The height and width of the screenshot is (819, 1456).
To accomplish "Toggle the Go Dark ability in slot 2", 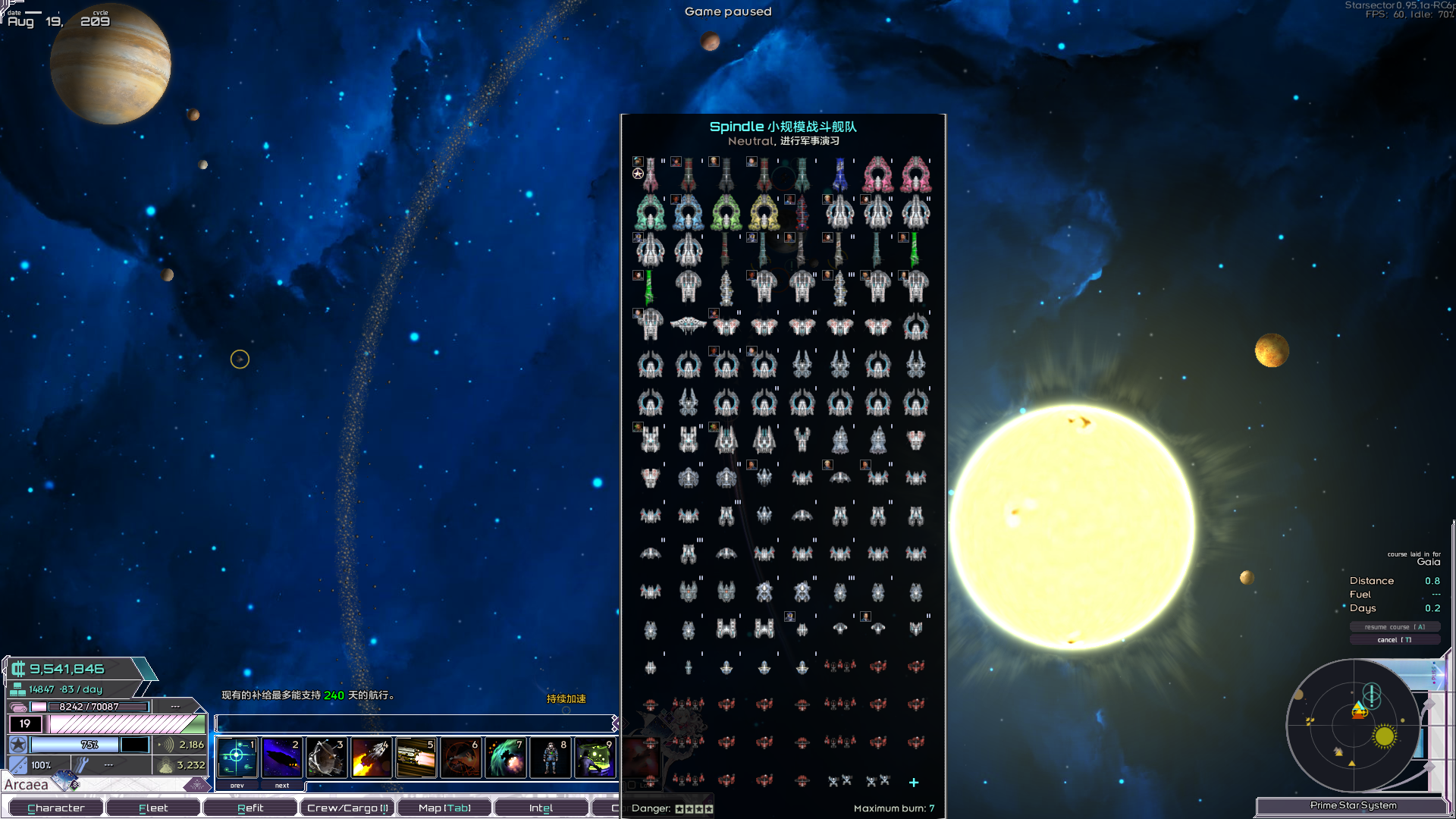I will [x=282, y=756].
